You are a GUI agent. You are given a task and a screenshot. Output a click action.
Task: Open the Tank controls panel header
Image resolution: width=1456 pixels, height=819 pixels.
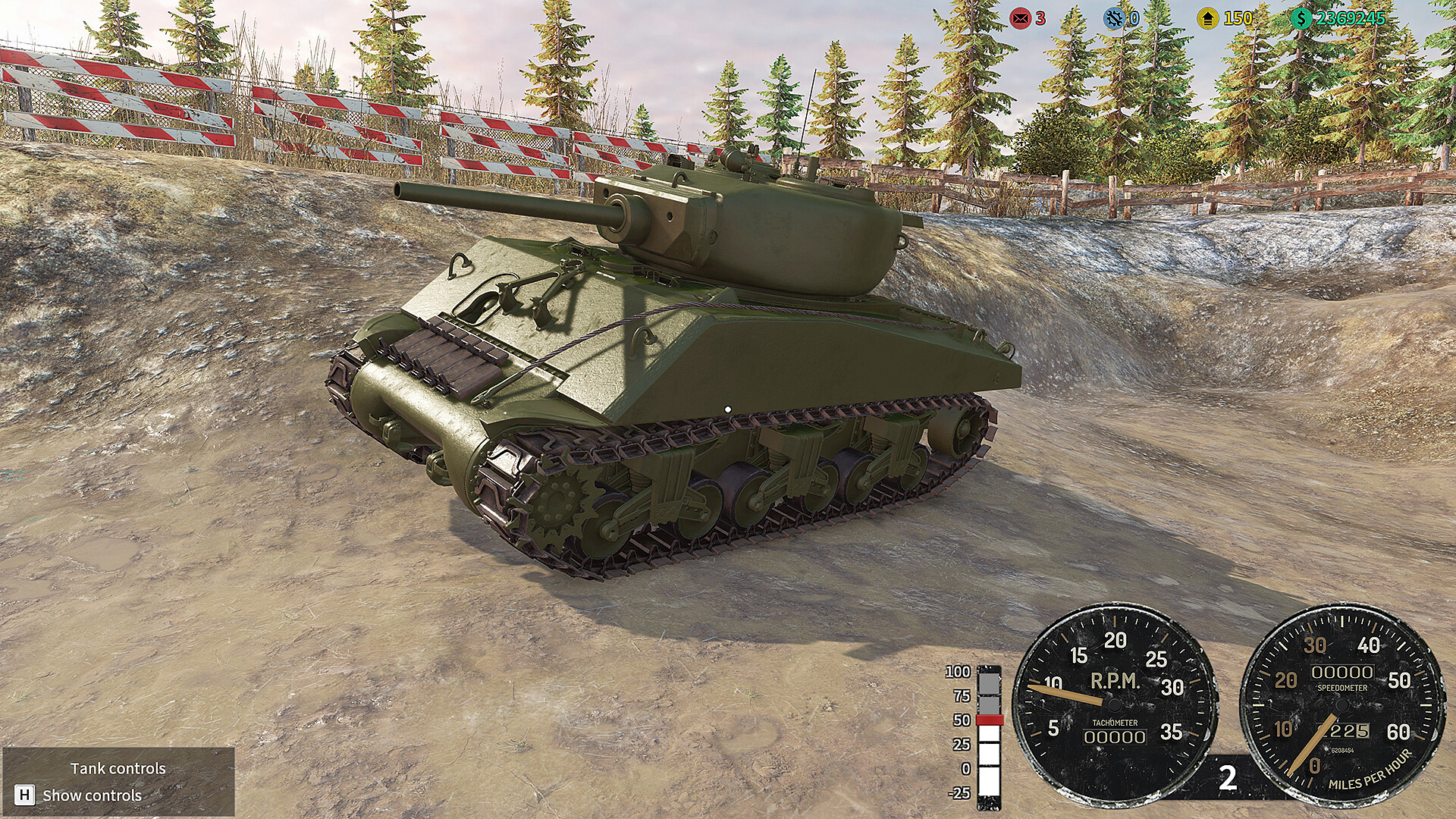coord(118,767)
